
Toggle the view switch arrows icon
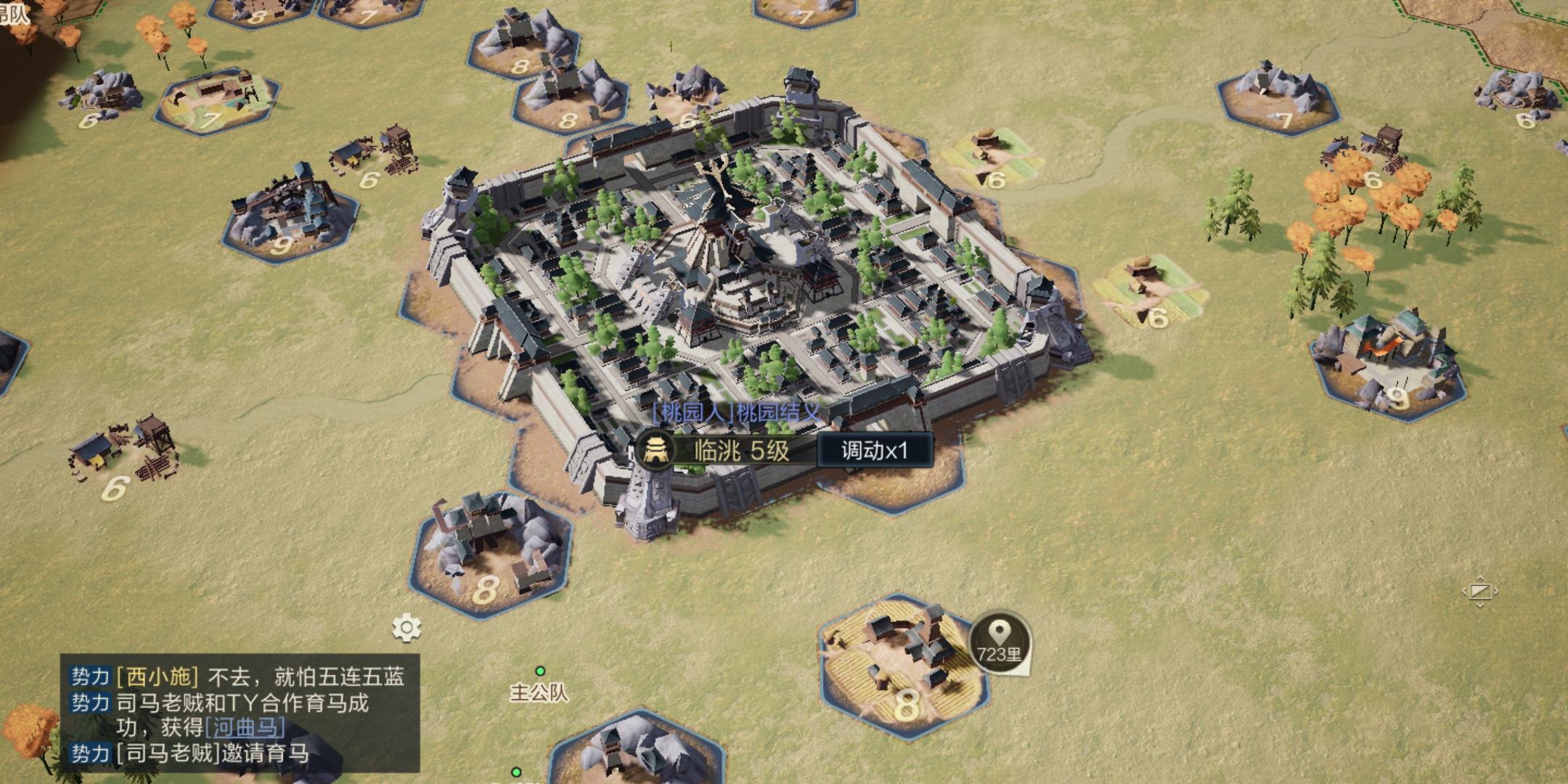click(1479, 592)
